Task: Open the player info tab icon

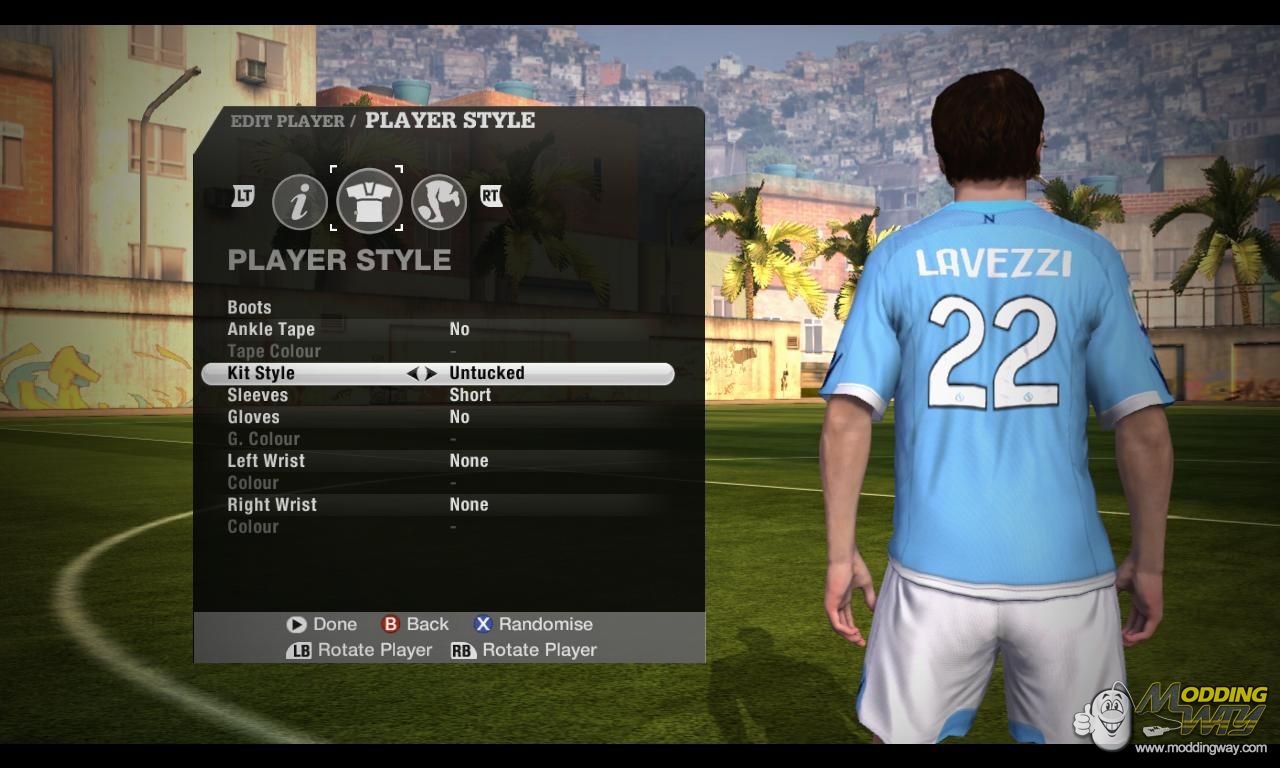Action: (x=300, y=202)
